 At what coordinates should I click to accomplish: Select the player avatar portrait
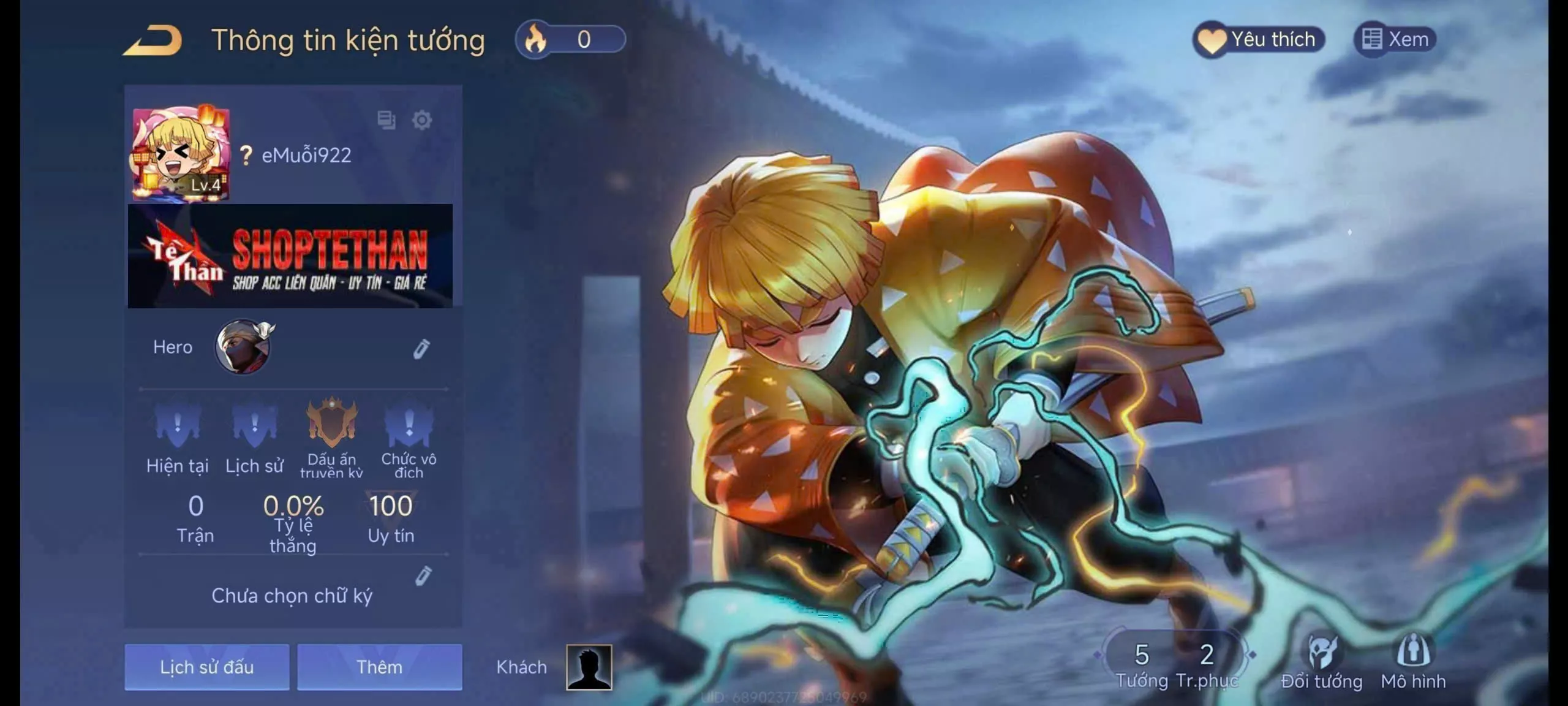click(x=181, y=154)
